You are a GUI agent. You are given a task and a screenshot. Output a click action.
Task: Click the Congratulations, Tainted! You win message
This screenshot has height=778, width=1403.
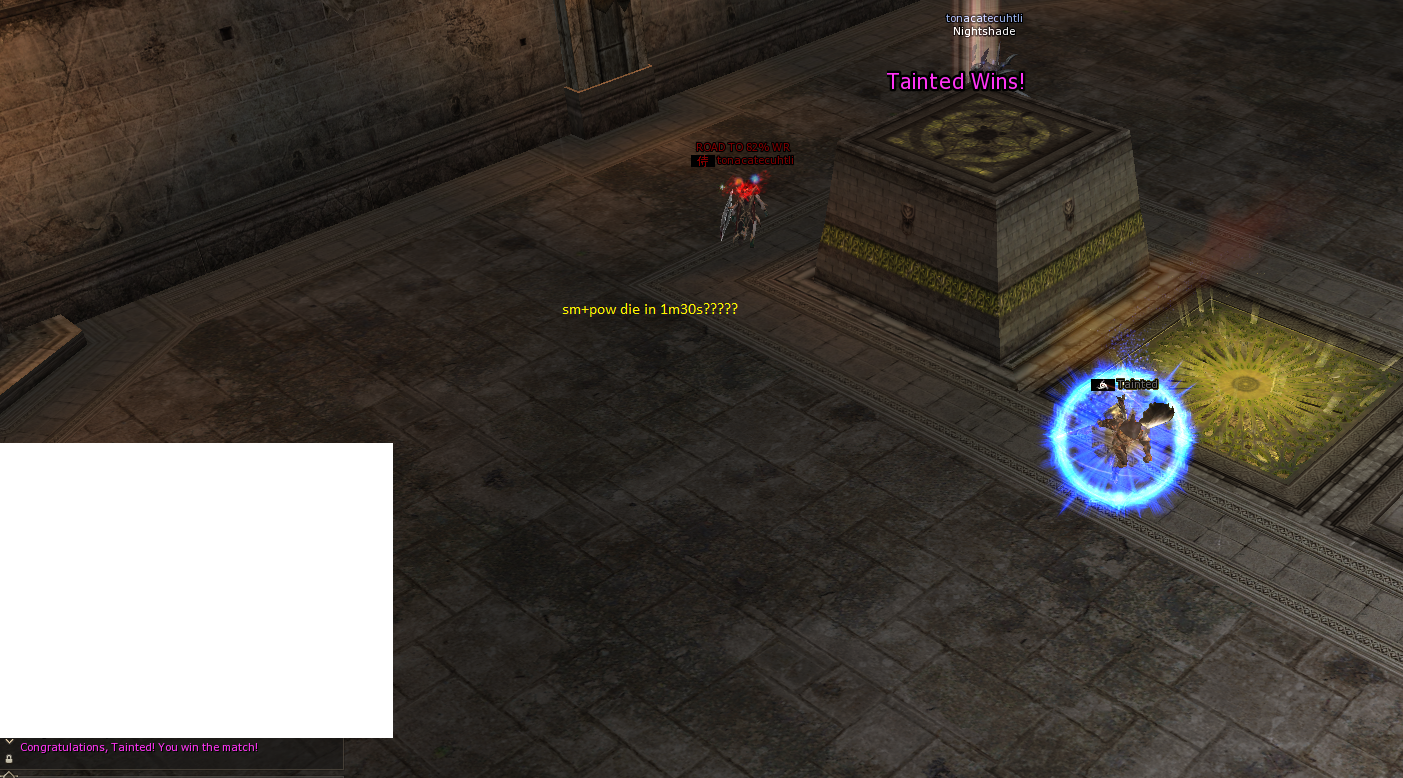[138, 747]
